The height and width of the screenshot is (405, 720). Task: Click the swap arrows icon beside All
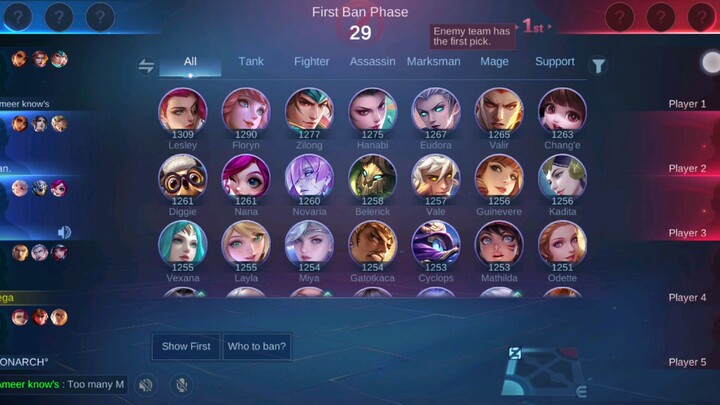146,66
